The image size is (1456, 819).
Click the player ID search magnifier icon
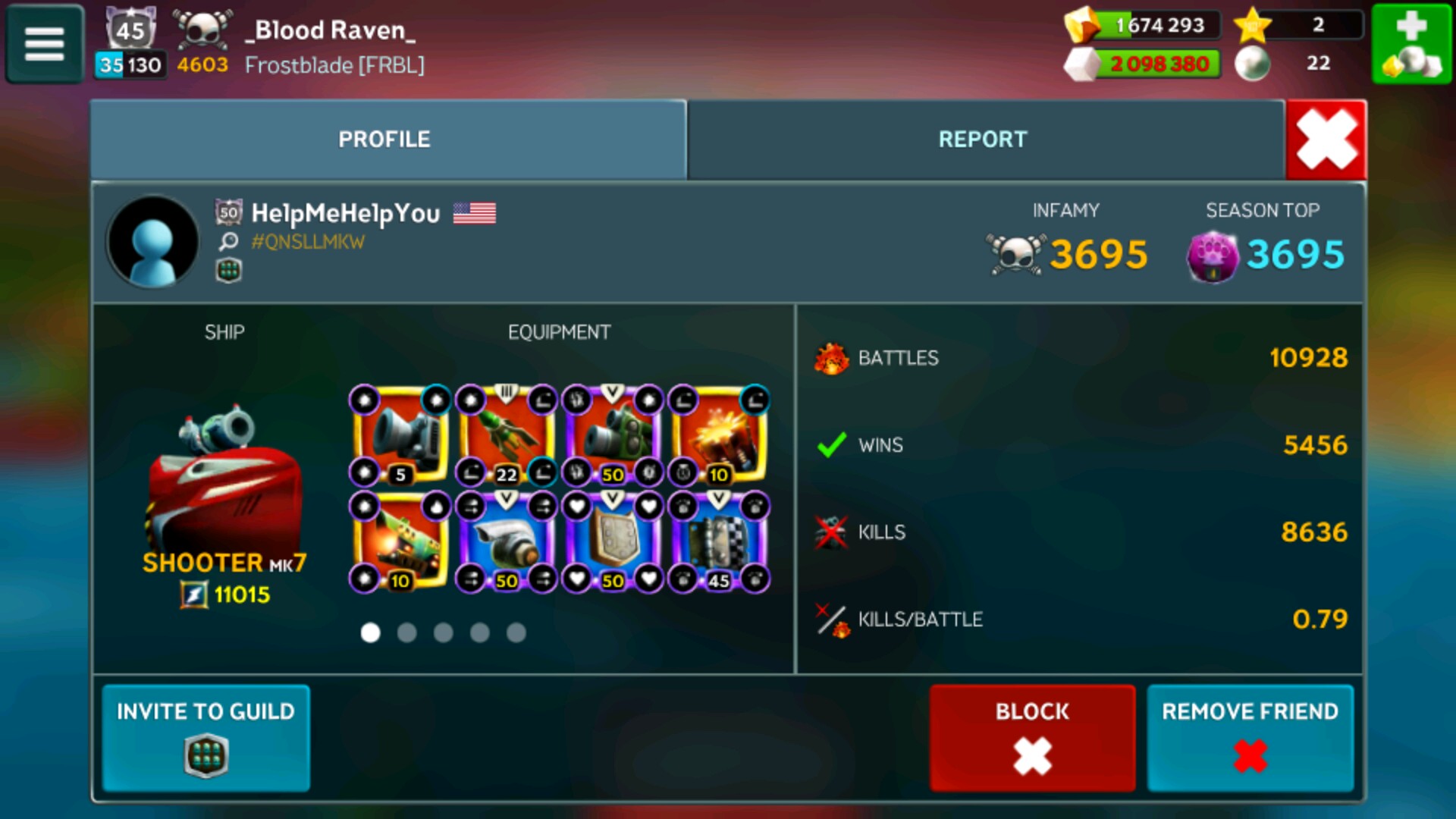coord(228,242)
